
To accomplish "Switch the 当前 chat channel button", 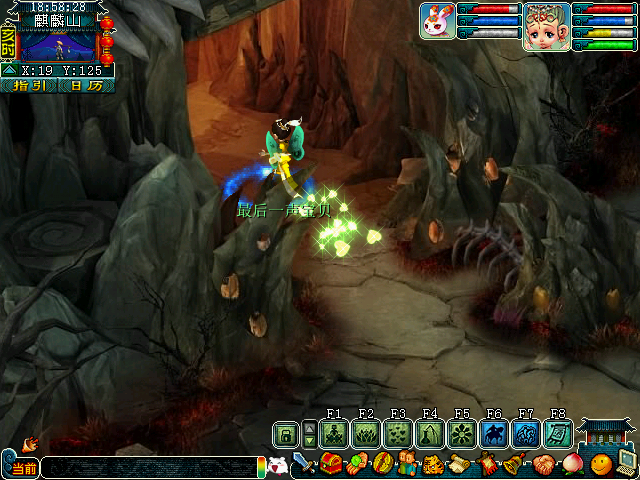I will click(x=21, y=467).
